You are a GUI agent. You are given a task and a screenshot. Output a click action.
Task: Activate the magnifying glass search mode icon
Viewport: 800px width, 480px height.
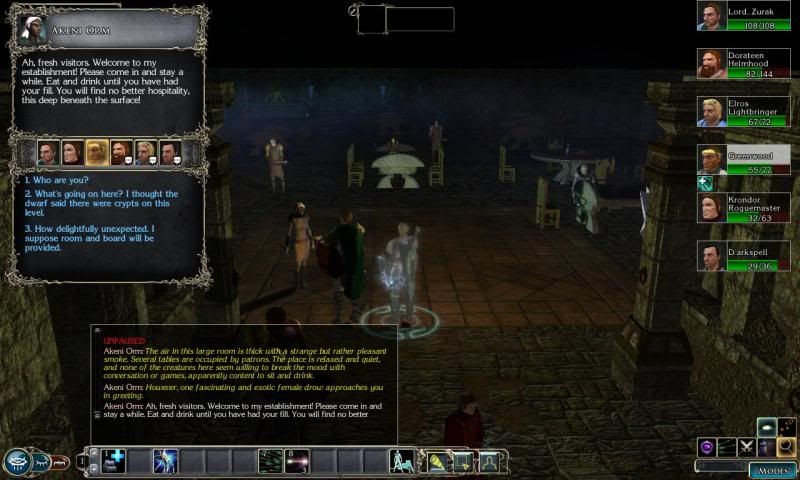click(x=787, y=448)
